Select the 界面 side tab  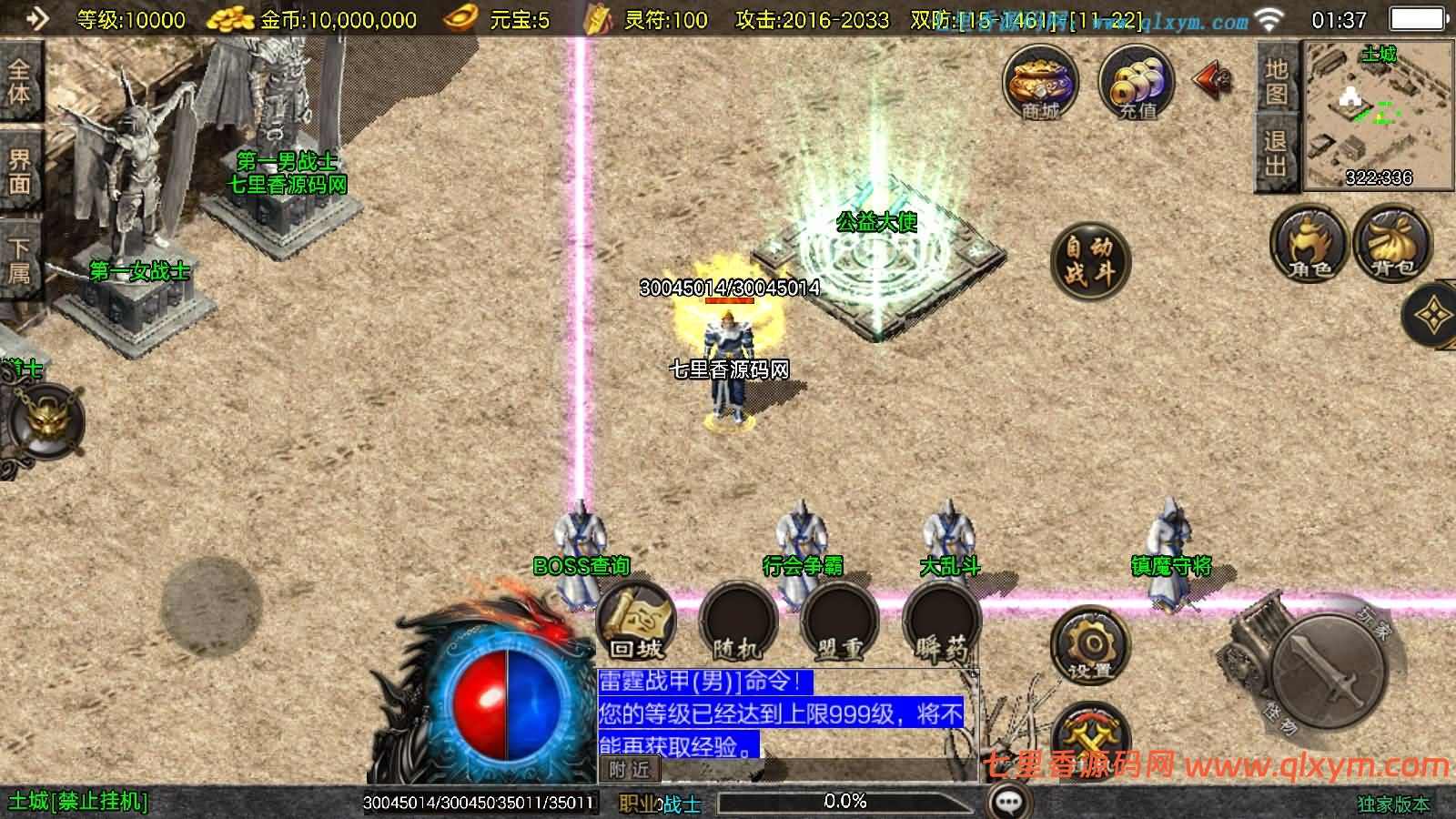pyautogui.click(x=20, y=171)
